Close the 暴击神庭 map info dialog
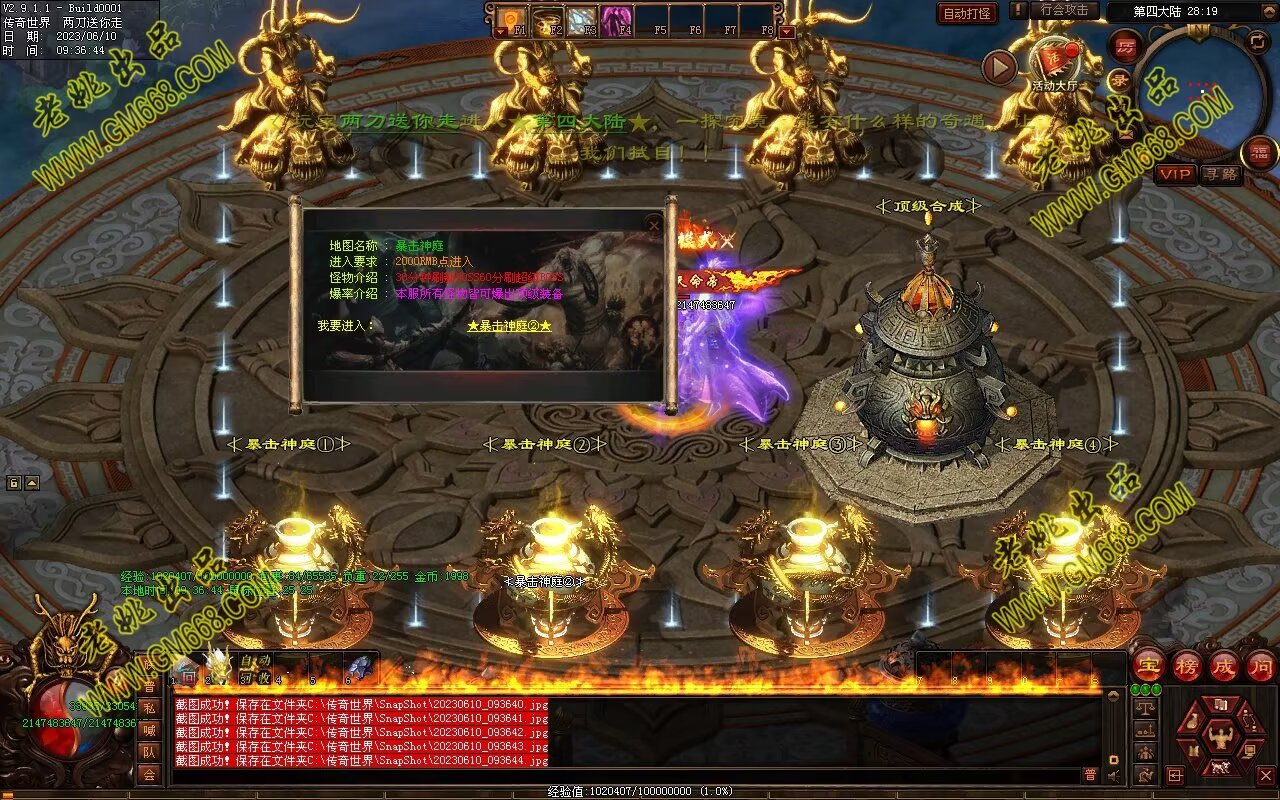Viewport: 1280px width, 800px height. (x=654, y=226)
